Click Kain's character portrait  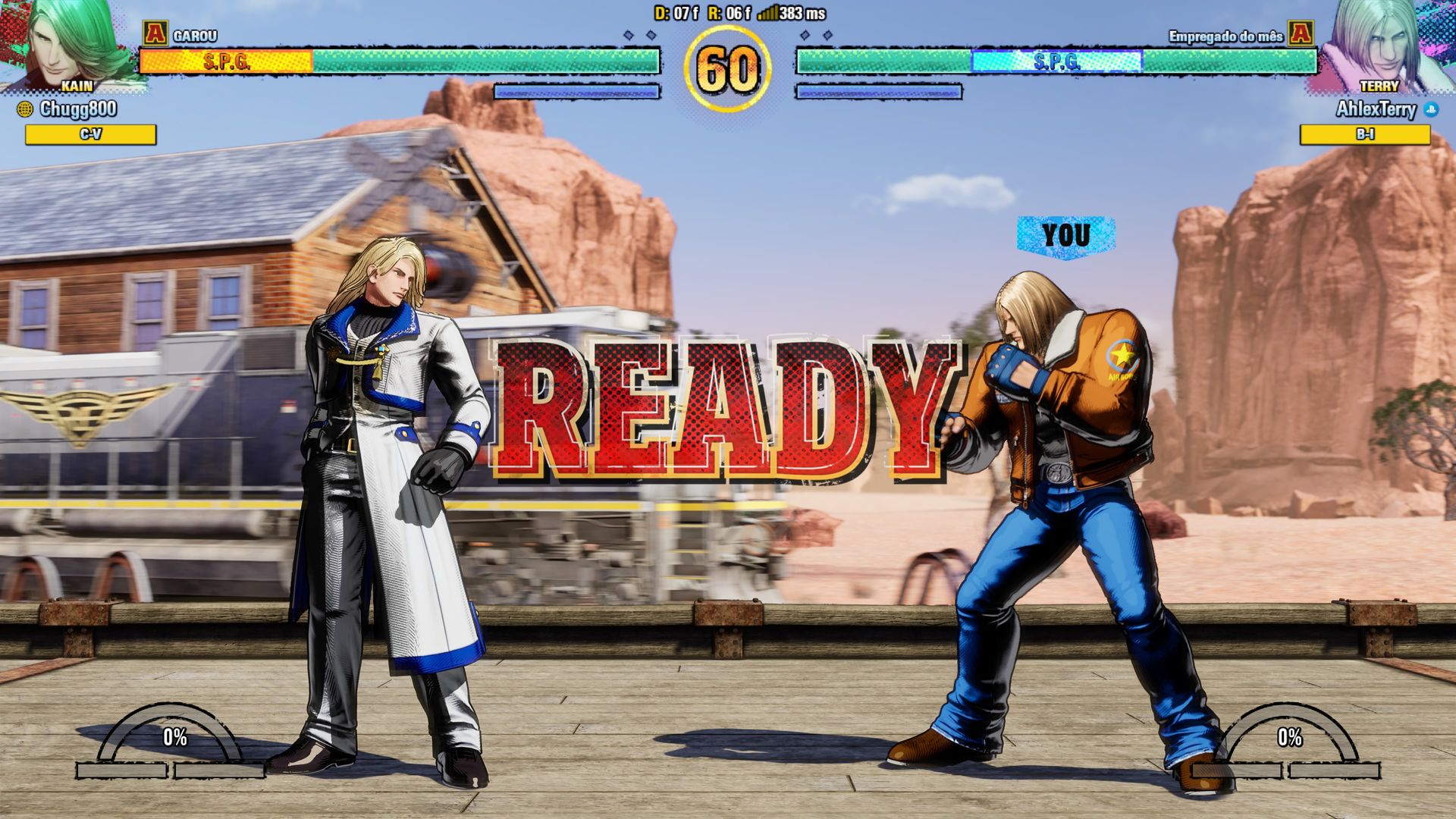[x=72, y=44]
